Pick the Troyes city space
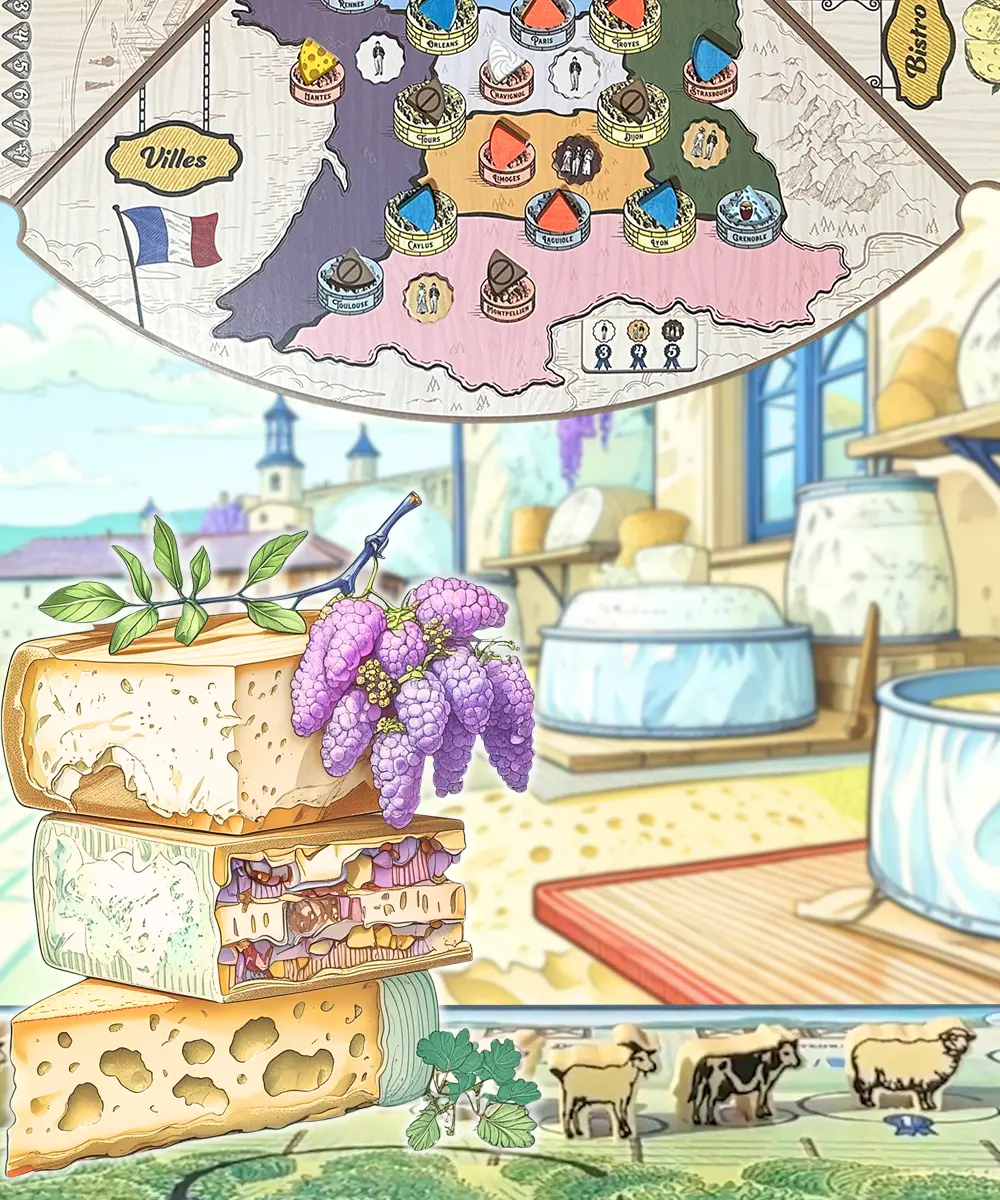Screen dimensions: 1000x1200 click(625, 20)
